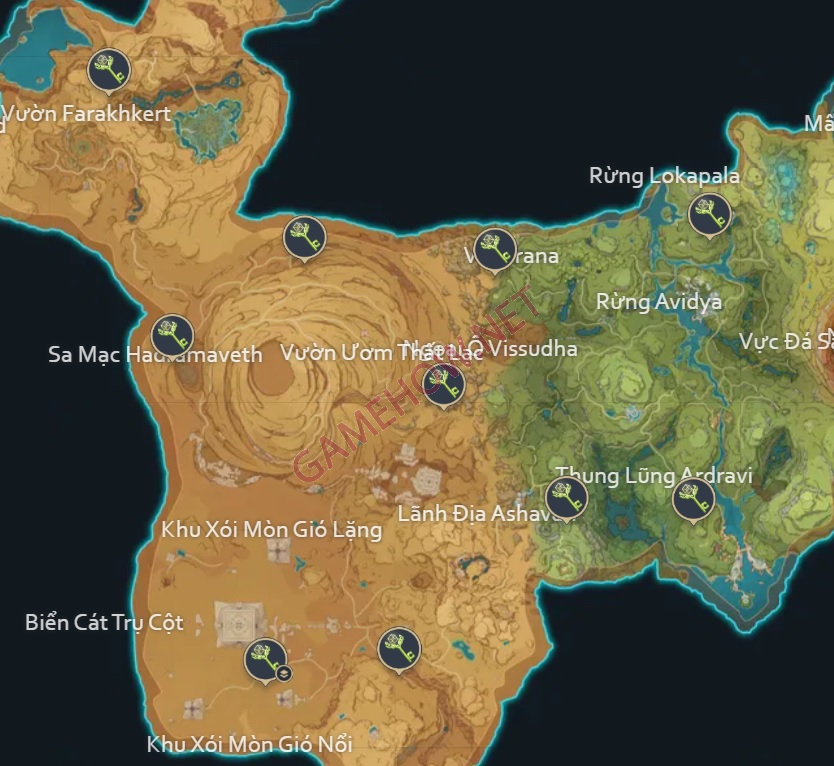Open the key marker covering the Vanarana label
The height and width of the screenshot is (766, 834).
click(x=494, y=250)
